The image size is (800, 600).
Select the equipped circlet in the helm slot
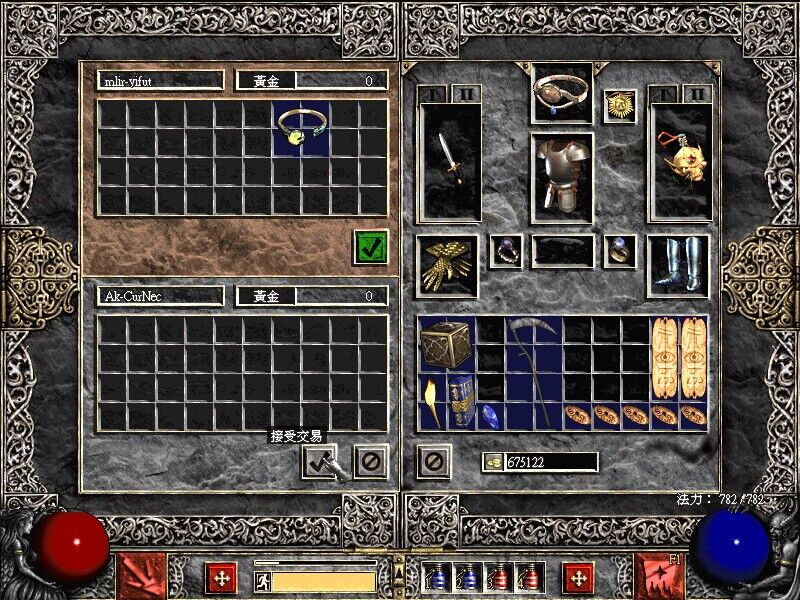(x=561, y=94)
